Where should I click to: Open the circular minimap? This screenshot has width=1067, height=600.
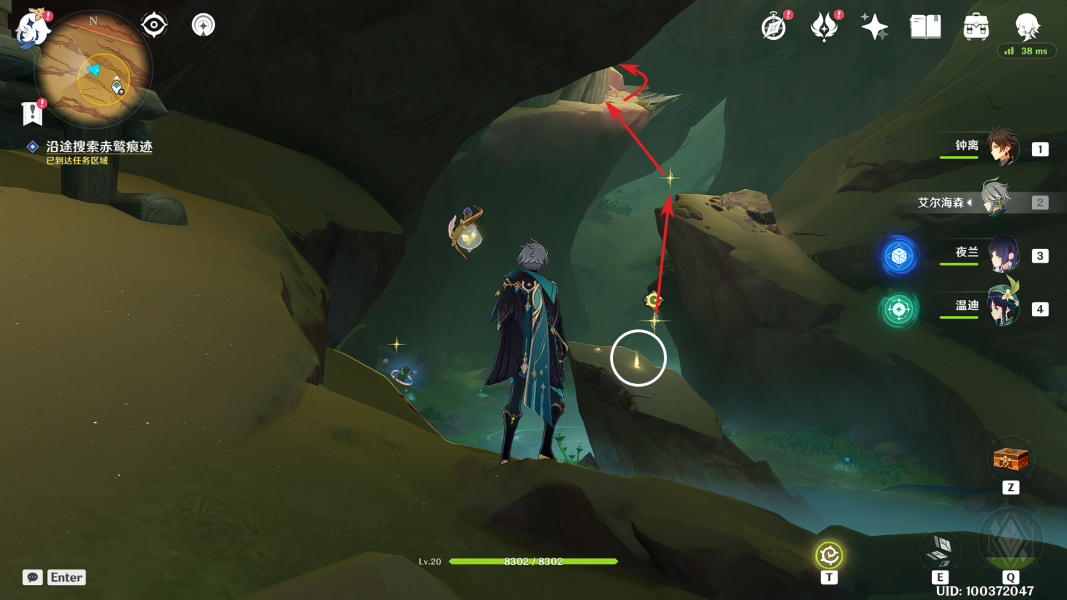pos(93,68)
